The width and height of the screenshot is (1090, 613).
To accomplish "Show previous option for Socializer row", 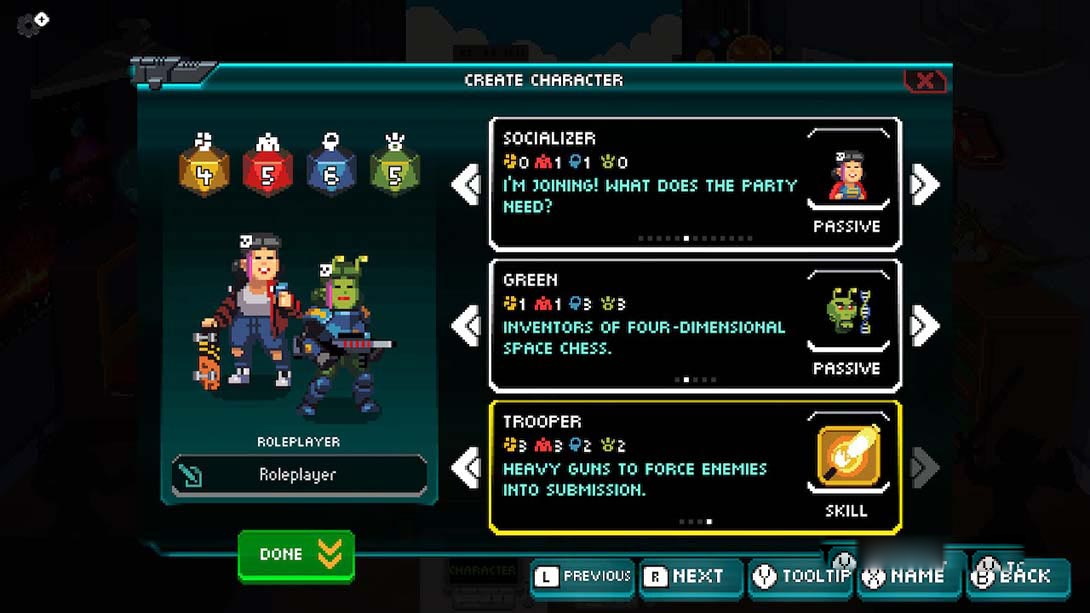I will click(x=466, y=185).
